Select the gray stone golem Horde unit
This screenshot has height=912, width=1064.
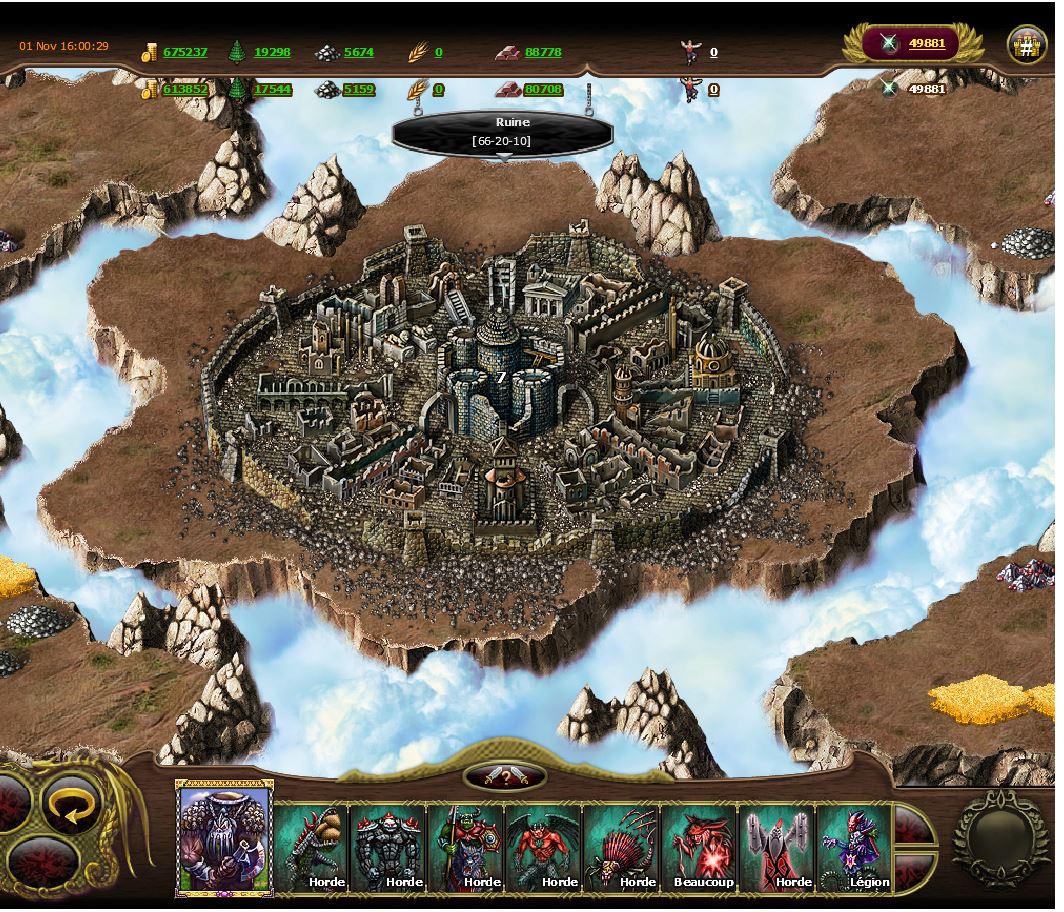pyautogui.click(x=389, y=848)
